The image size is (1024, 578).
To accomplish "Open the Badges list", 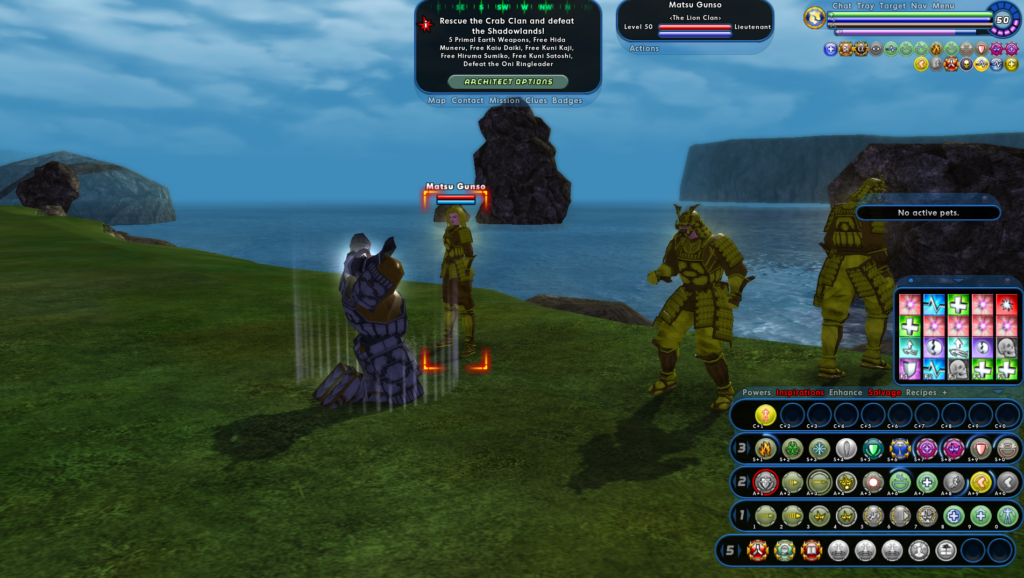I will 567,101.
